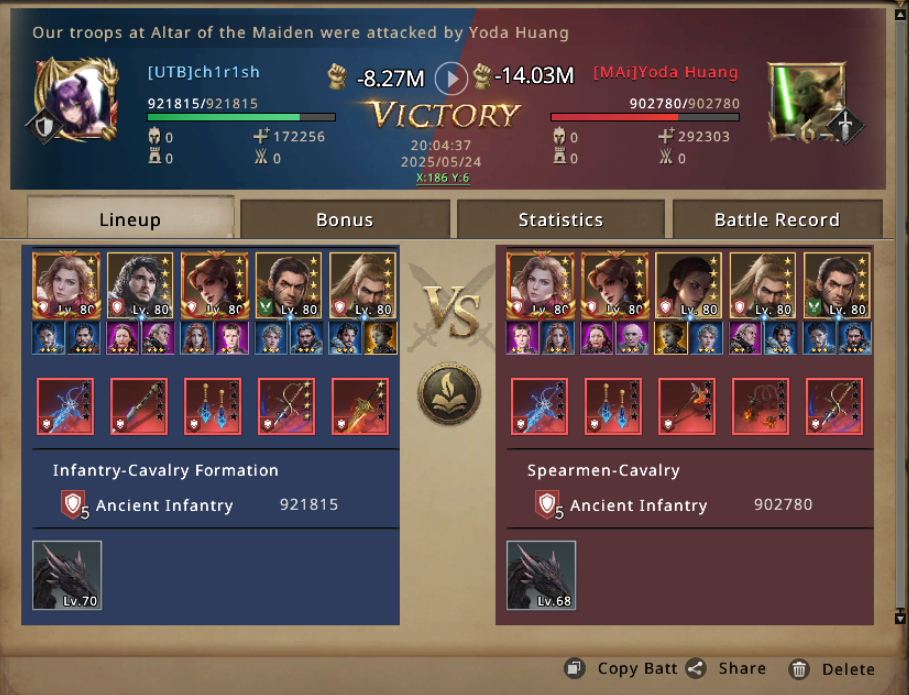Select the Lv.68 dragon portrait
Viewport: 909px width, 695px height.
pos(541,575)
